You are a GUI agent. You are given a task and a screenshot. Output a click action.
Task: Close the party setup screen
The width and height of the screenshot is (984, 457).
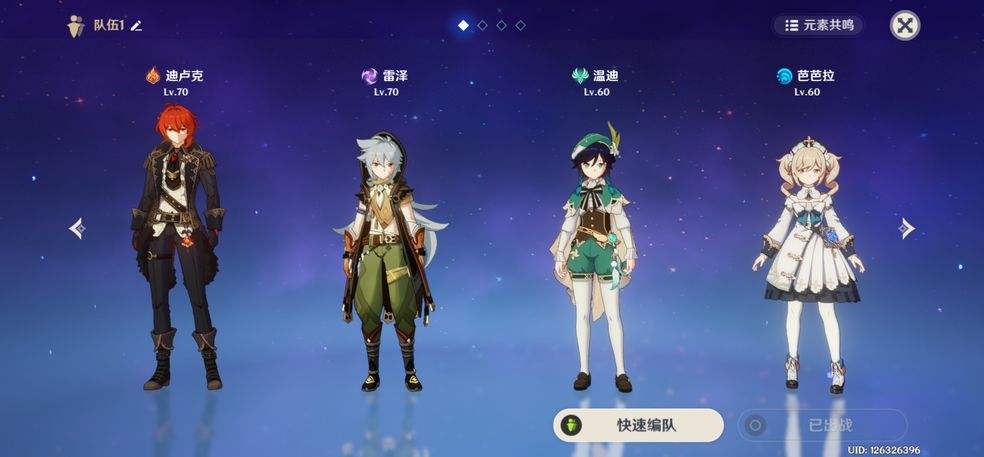pos(905,26)
